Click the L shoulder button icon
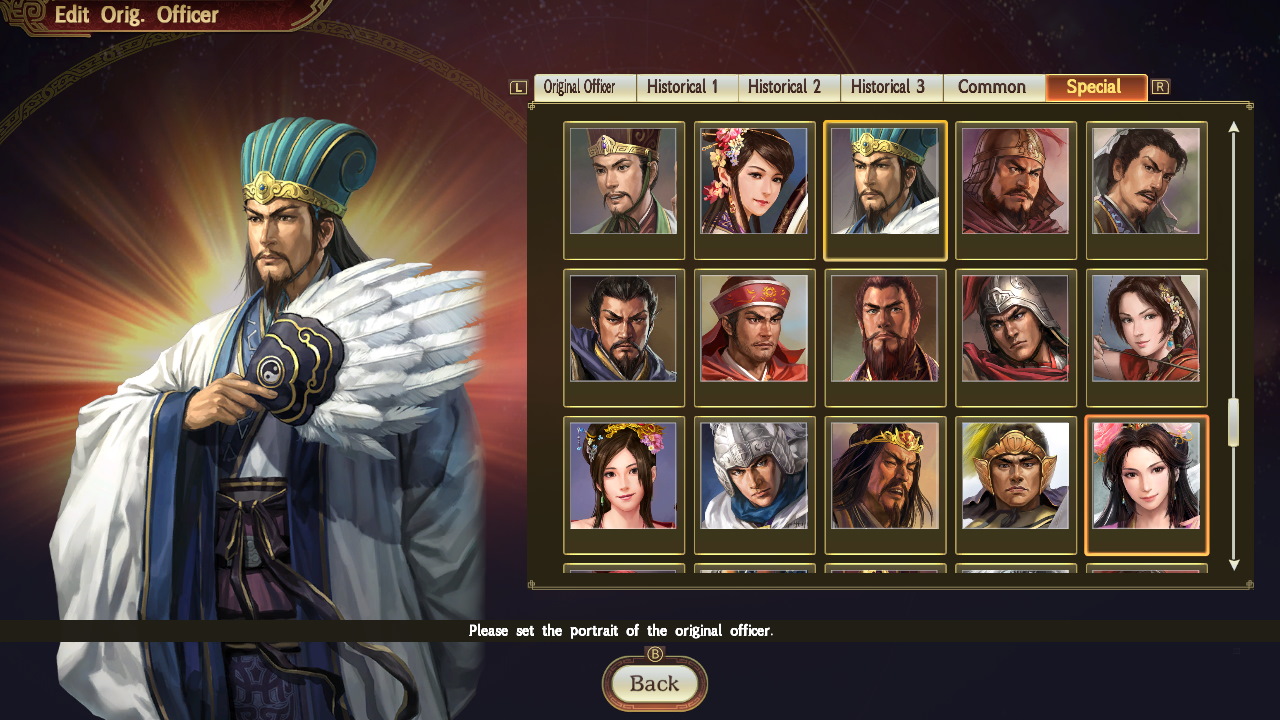This screenshot has width=1280, height=720. (x=518, y=87)
